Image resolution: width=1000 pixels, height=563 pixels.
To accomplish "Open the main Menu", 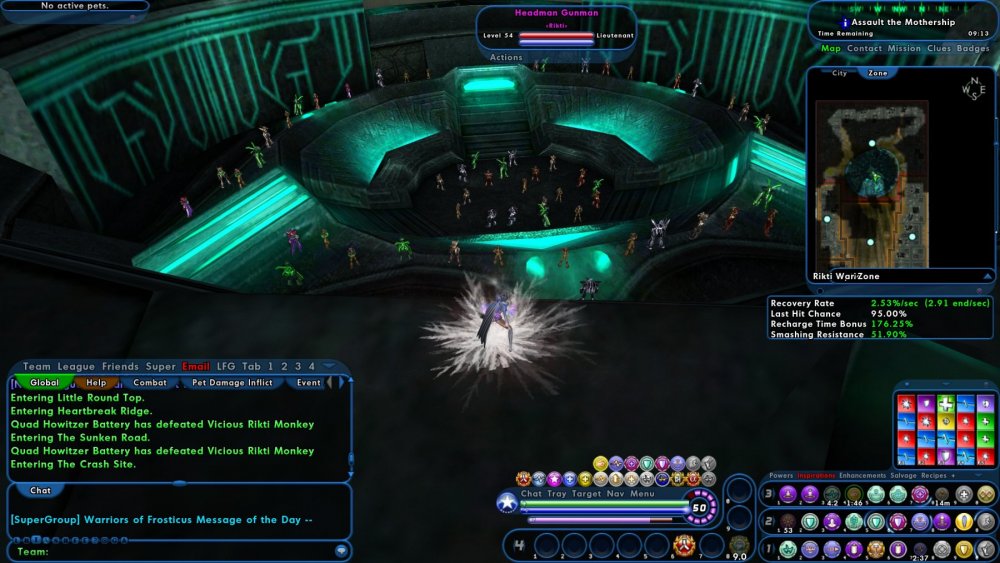I will [x=642, y=493].
